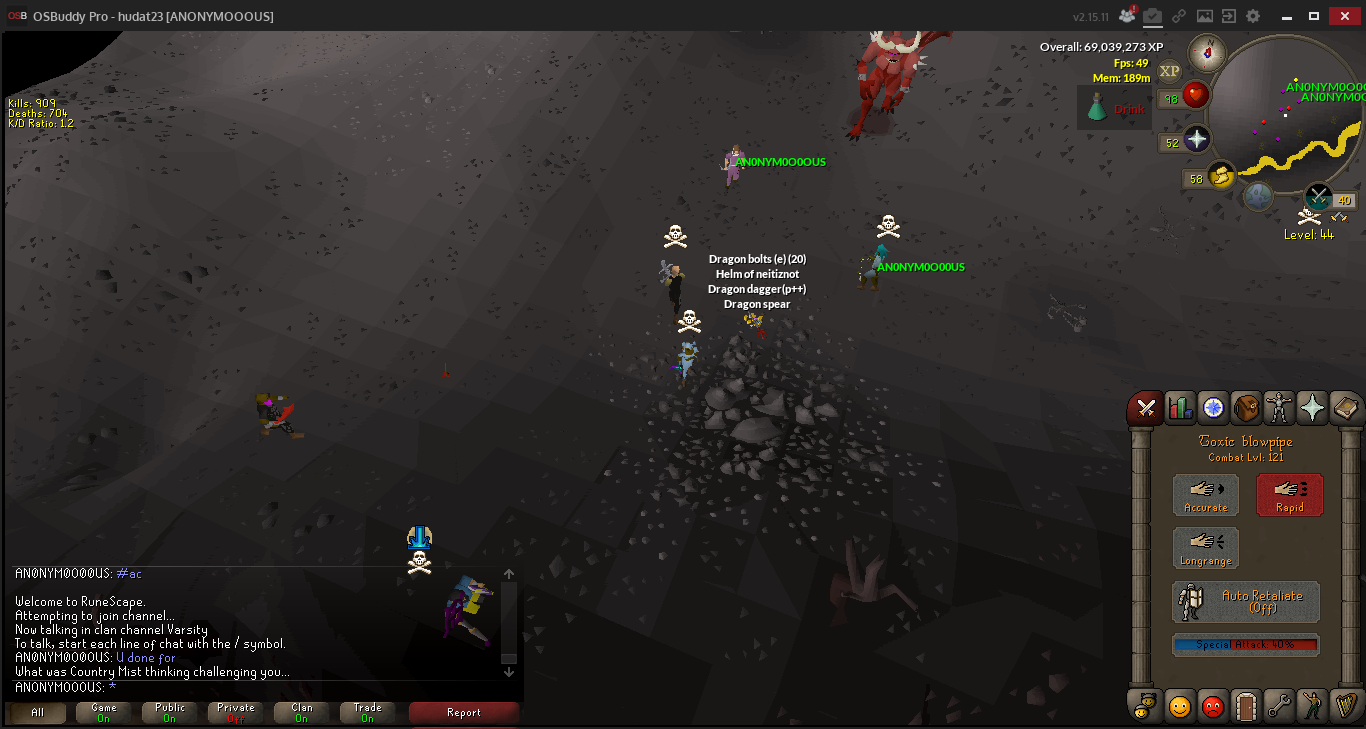Screen dimensions: 1366x729
Task: Show the Prayer star tab
Action: click(x=1311, y=408)
